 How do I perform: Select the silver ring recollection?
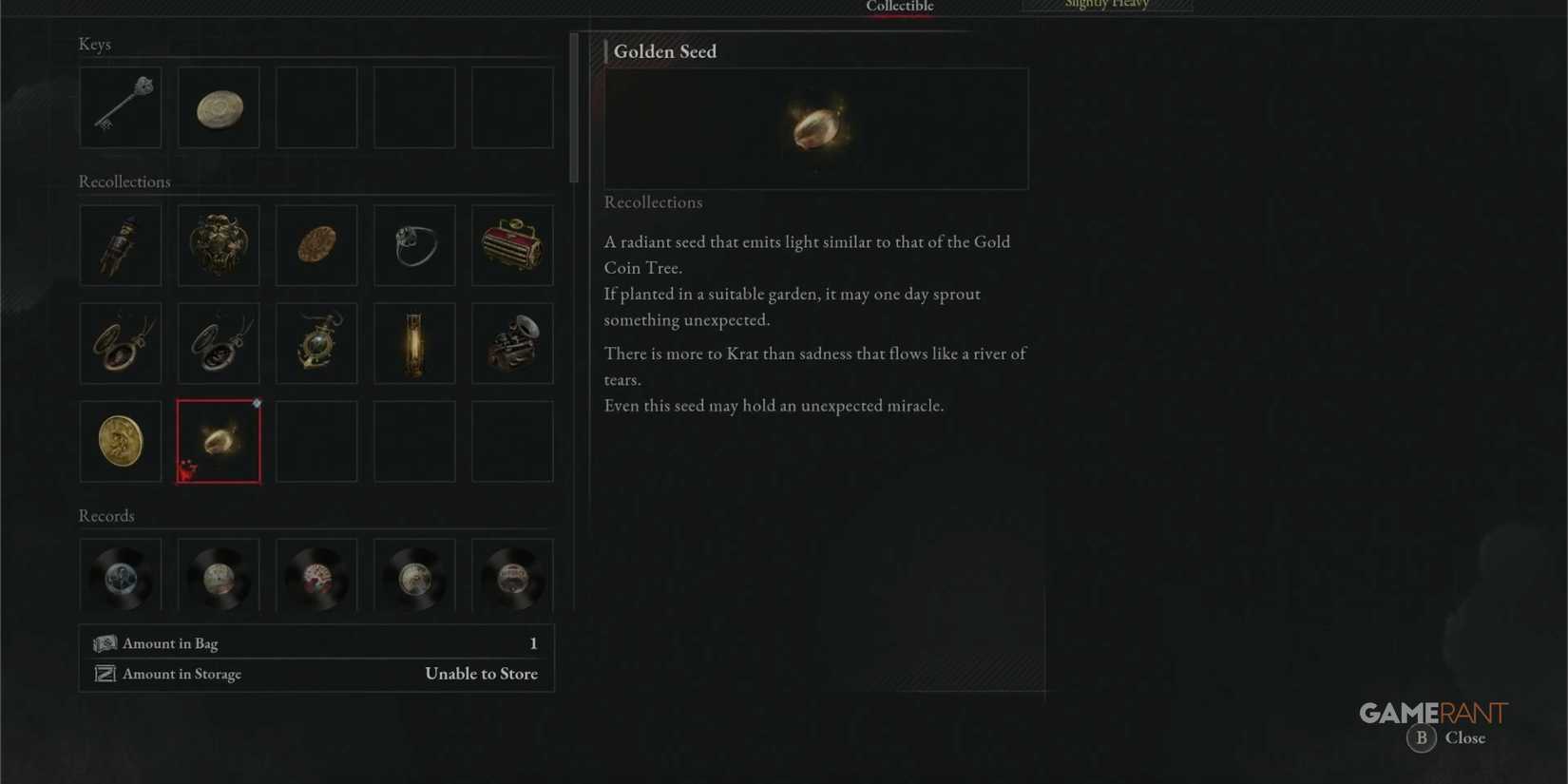pyautogui.click(x=413, y=245)
